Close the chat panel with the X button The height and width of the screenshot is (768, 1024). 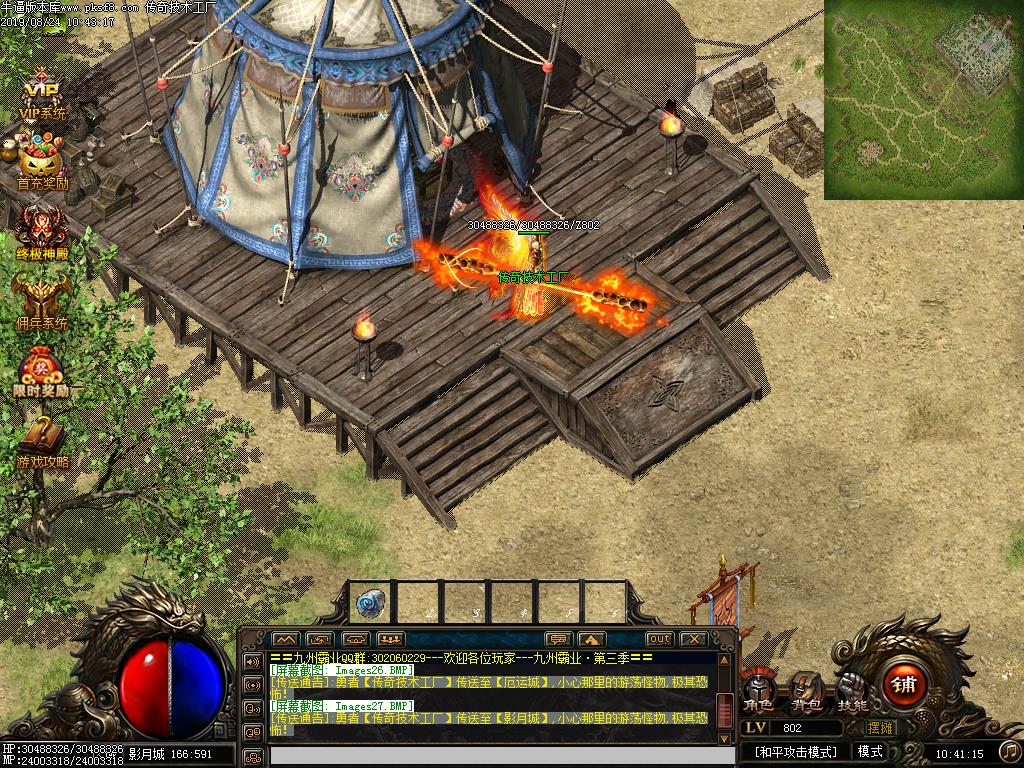[x=693, y=639]
